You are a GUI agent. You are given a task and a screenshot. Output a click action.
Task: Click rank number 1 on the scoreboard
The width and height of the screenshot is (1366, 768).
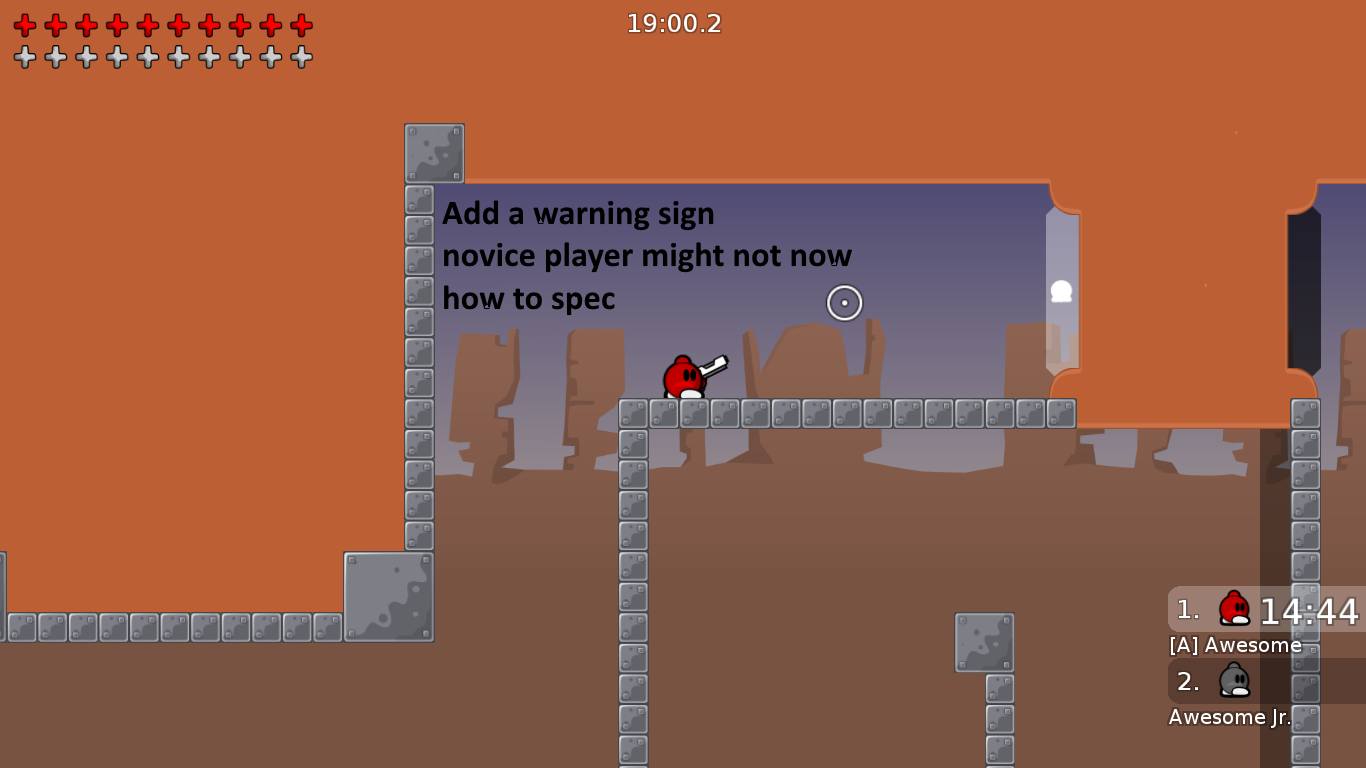click(x=1186, y=610)
